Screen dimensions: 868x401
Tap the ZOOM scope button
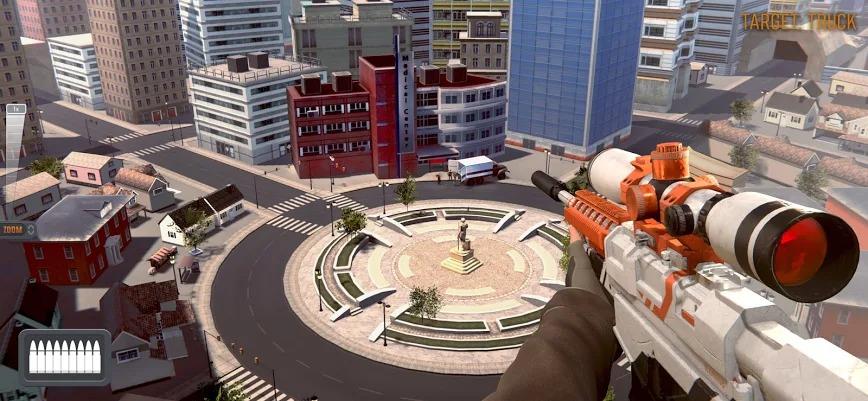(x=17, y=229)
